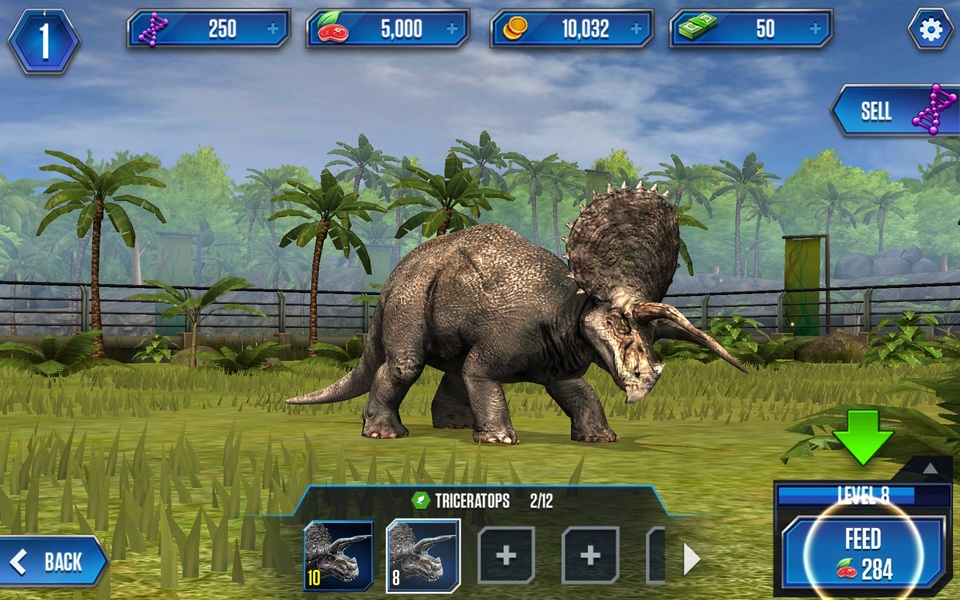The image size is (960, 600).
Task: Go back with the Back button
Action: click(53, 562)
